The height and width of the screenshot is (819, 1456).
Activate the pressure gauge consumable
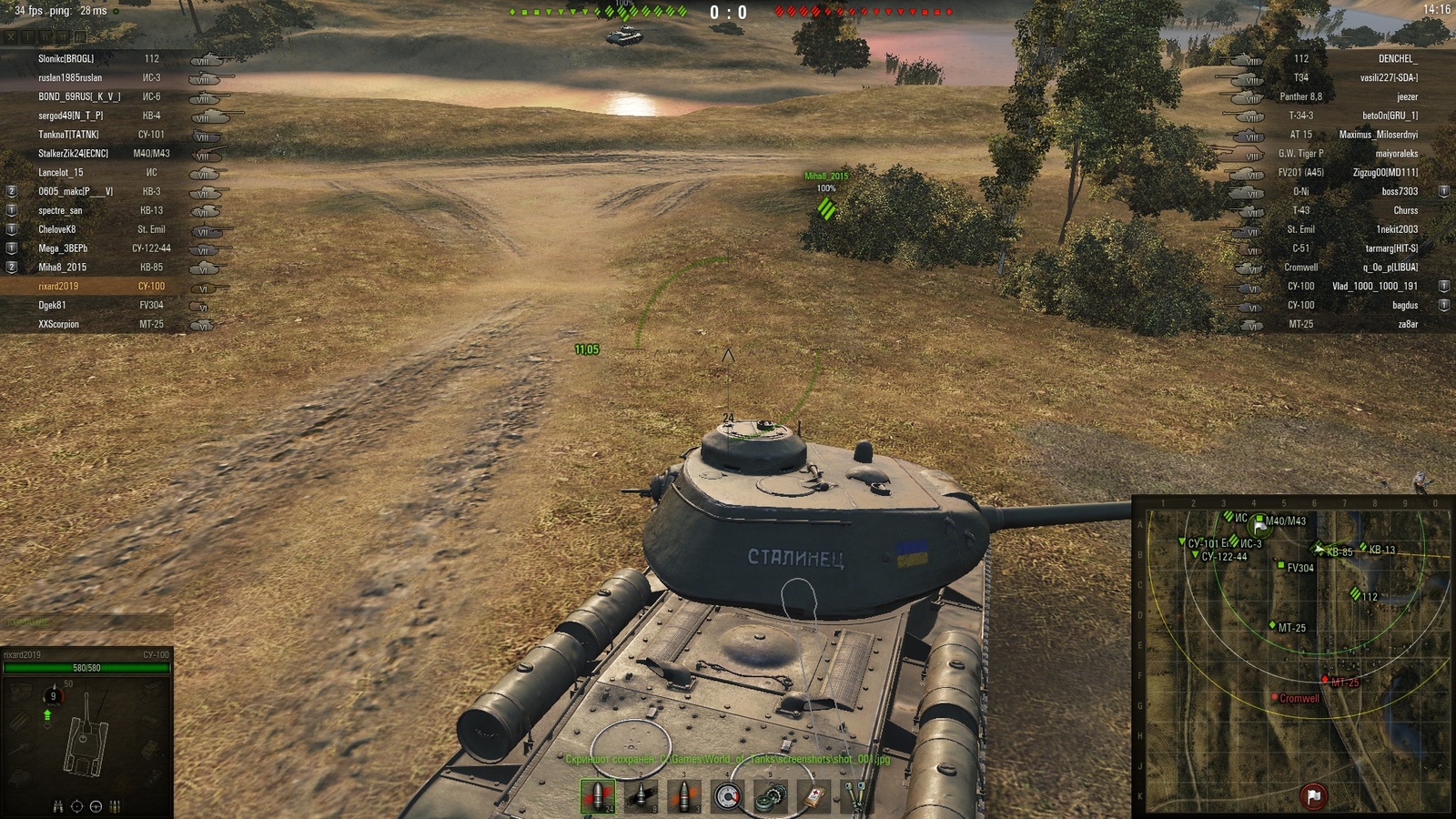727,796
